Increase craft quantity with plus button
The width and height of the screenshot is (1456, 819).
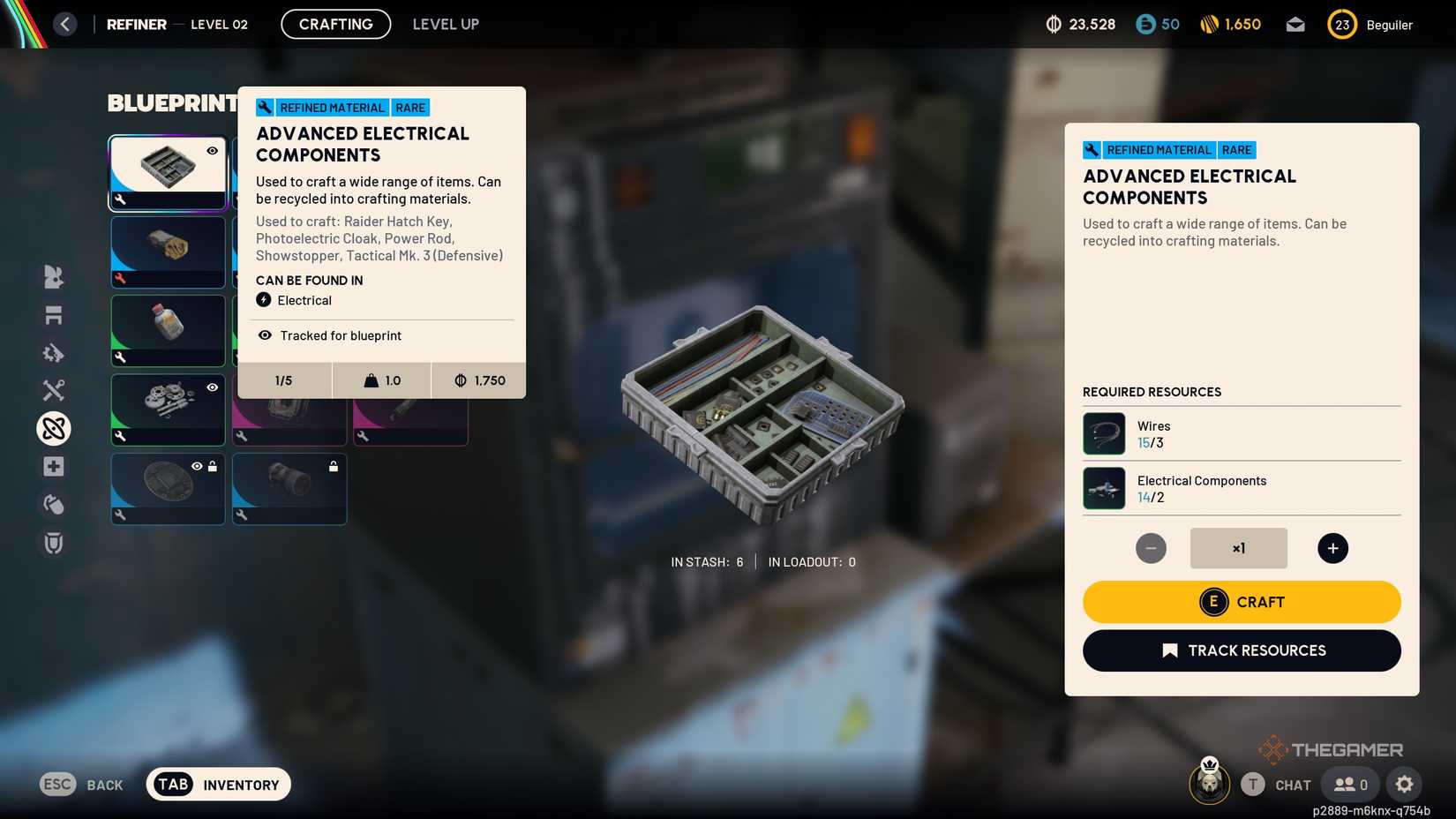pyautogui.click(x=1332, y=547)
